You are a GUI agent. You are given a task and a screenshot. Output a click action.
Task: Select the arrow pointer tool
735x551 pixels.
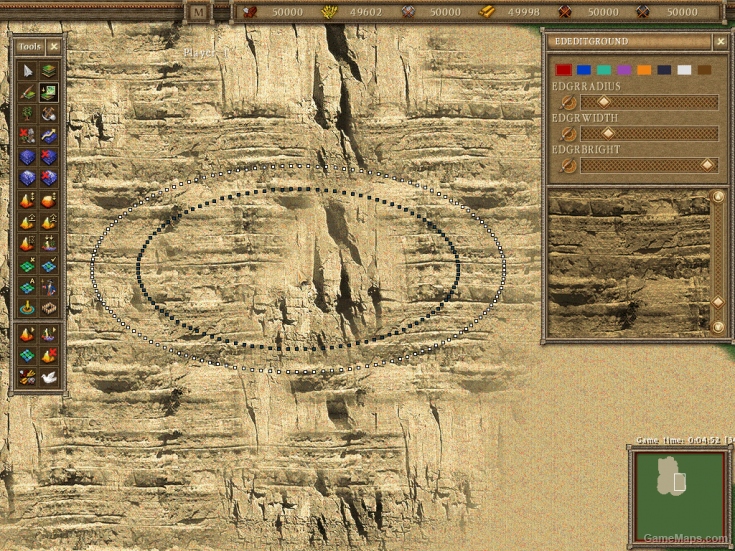point(27,70)
